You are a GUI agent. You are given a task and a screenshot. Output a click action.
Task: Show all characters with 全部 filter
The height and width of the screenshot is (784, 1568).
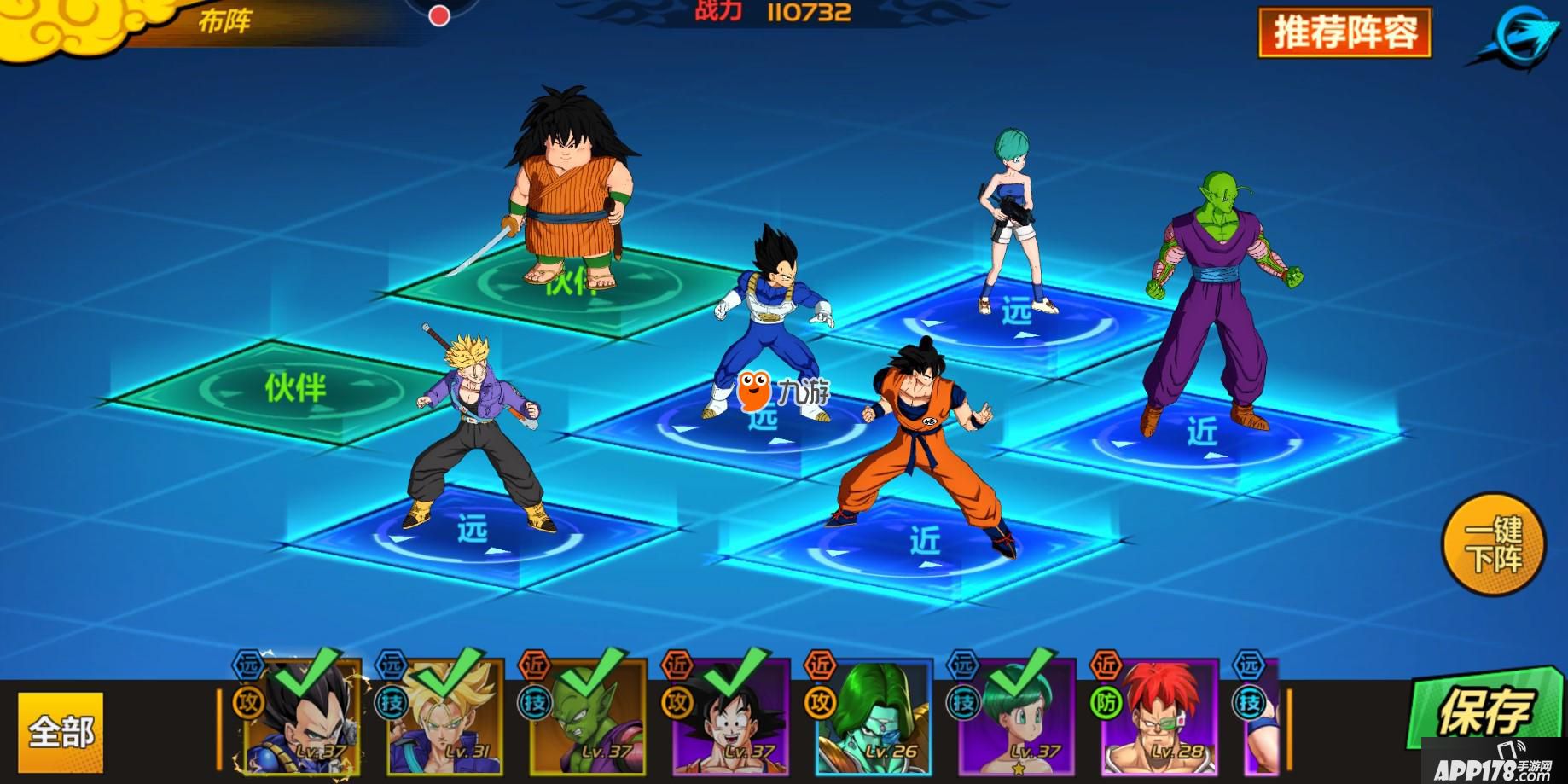click(x=61, y=731)
